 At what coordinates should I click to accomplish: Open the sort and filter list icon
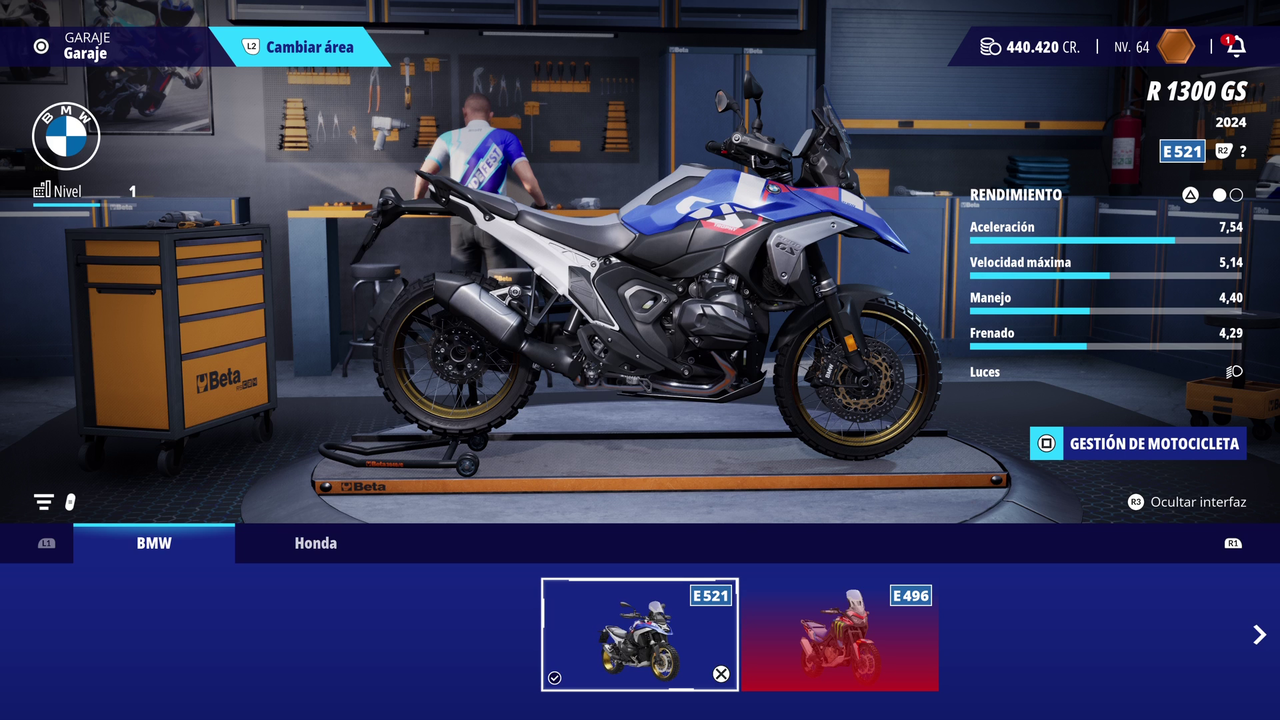pyautogui.click(x=44, y=502)
